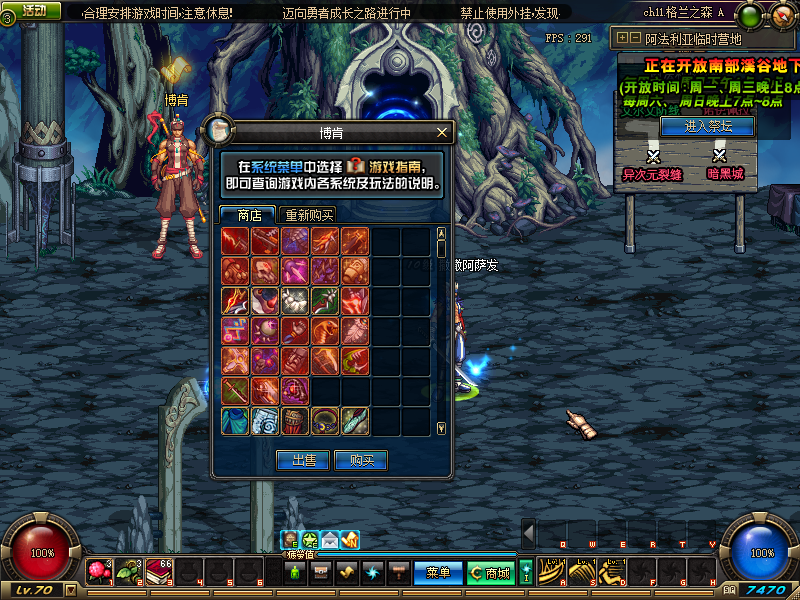Screen dimensions: 800x600
Task: Expand the minimap with plus button
Action: (622, 38)
